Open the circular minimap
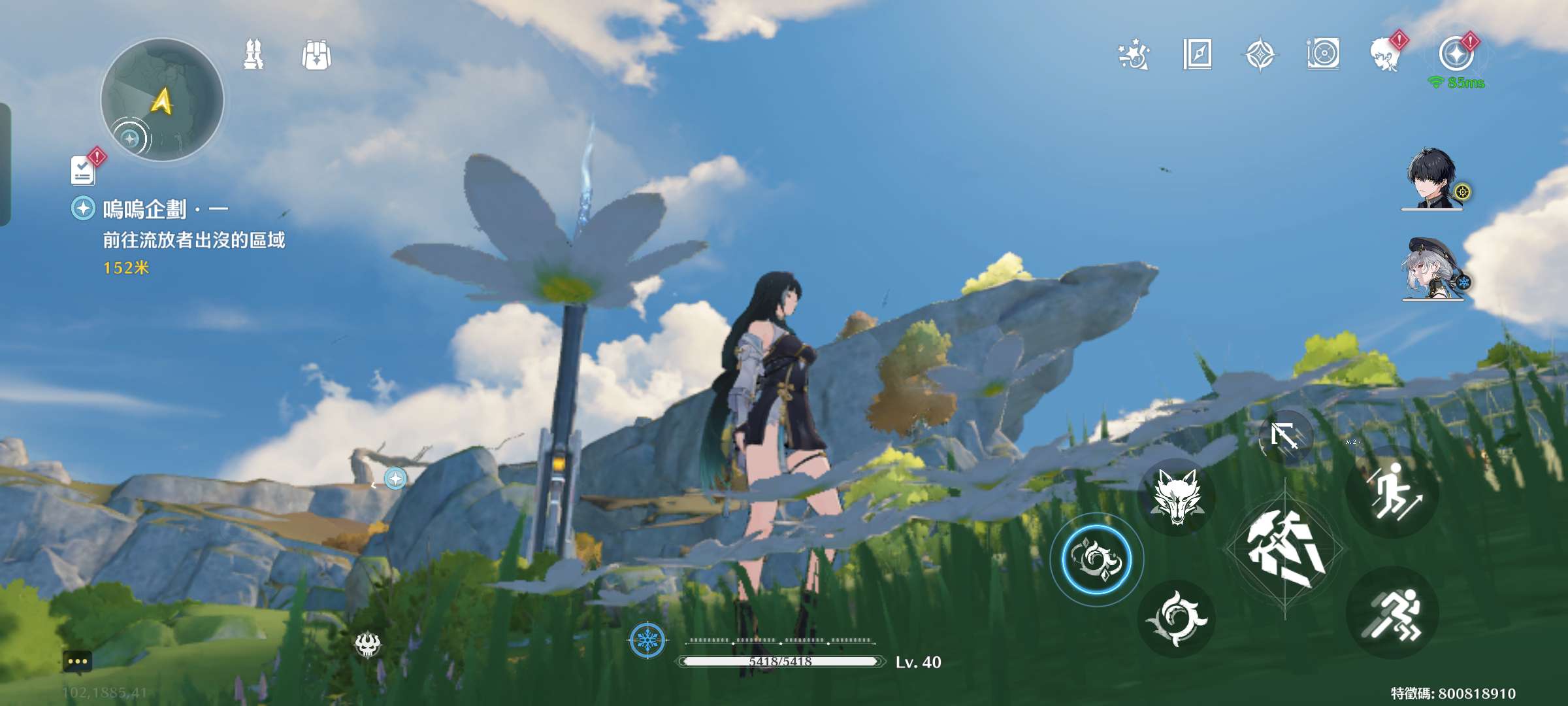 click(x=162, y=99)
